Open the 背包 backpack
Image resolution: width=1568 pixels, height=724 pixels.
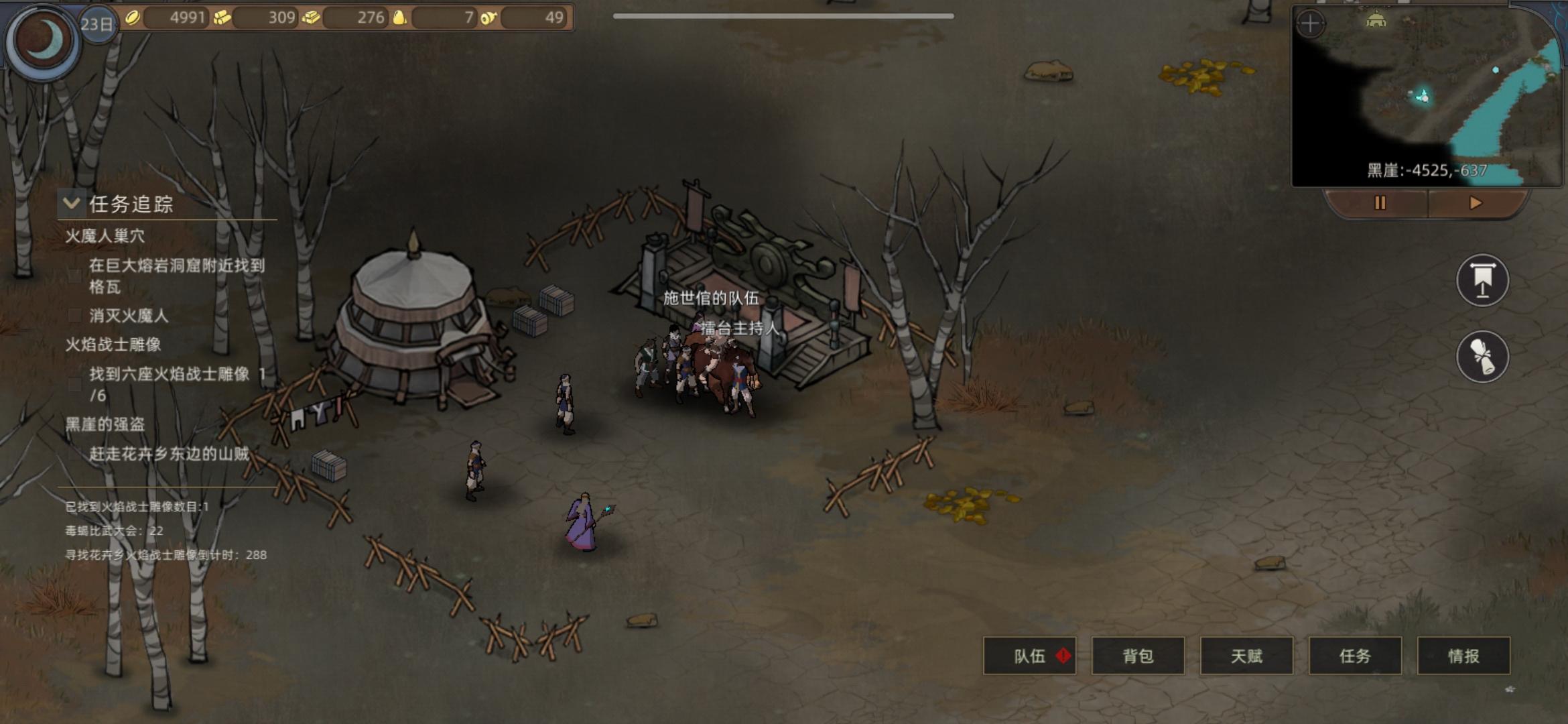click(1138, 656)
